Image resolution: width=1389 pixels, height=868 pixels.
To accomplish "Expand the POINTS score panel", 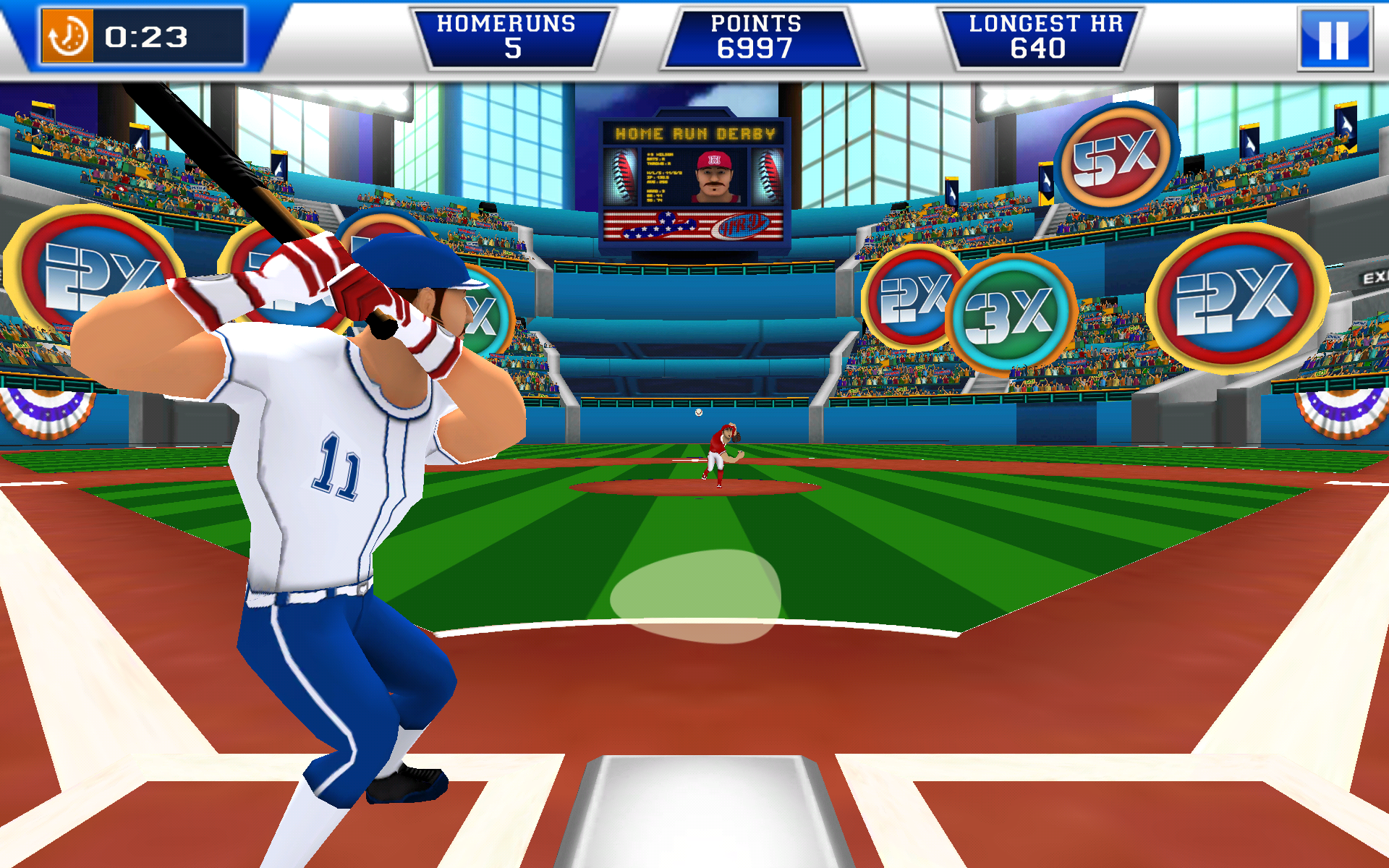I will 760,36.
